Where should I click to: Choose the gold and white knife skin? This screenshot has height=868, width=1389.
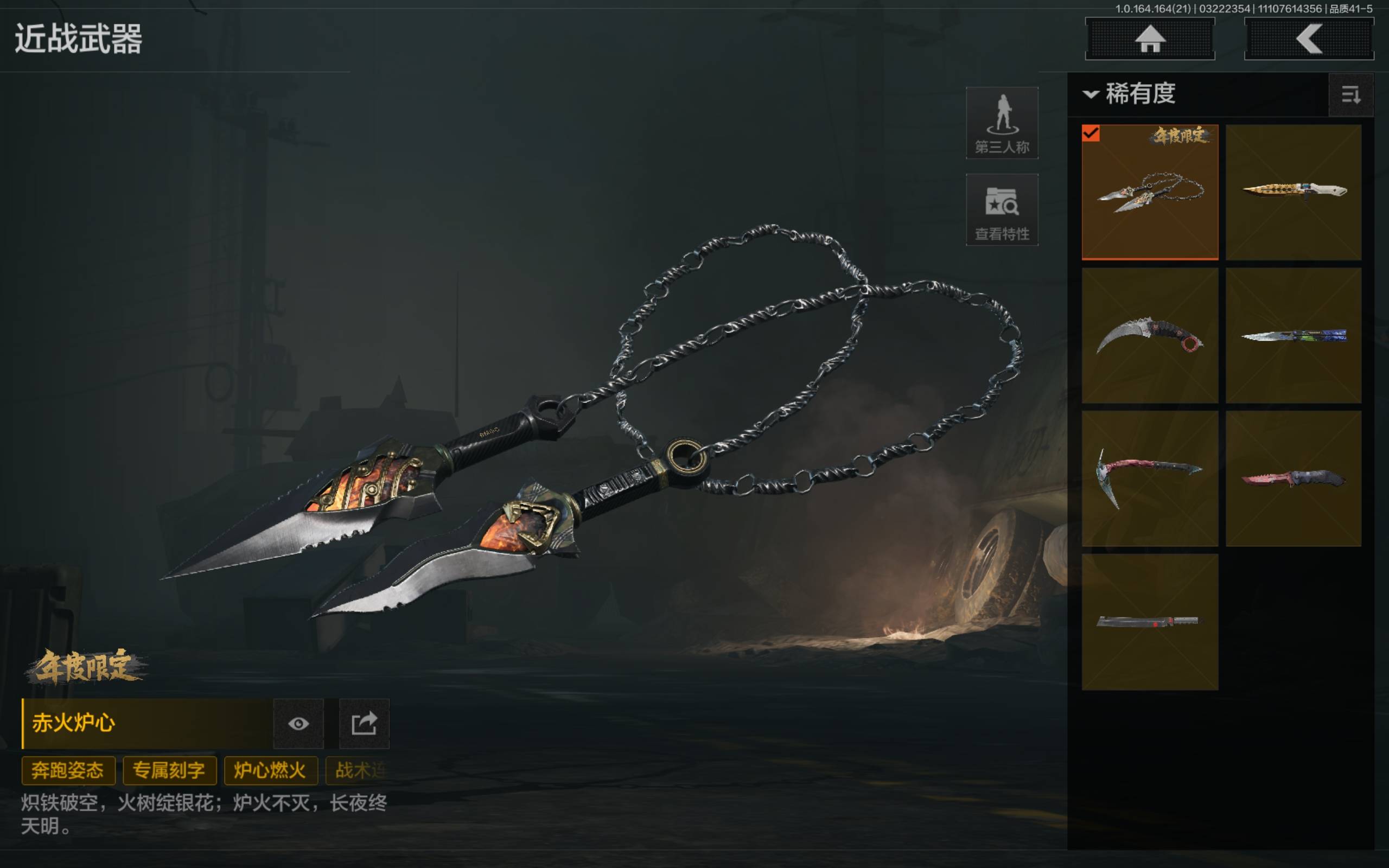pos(1294,192)
